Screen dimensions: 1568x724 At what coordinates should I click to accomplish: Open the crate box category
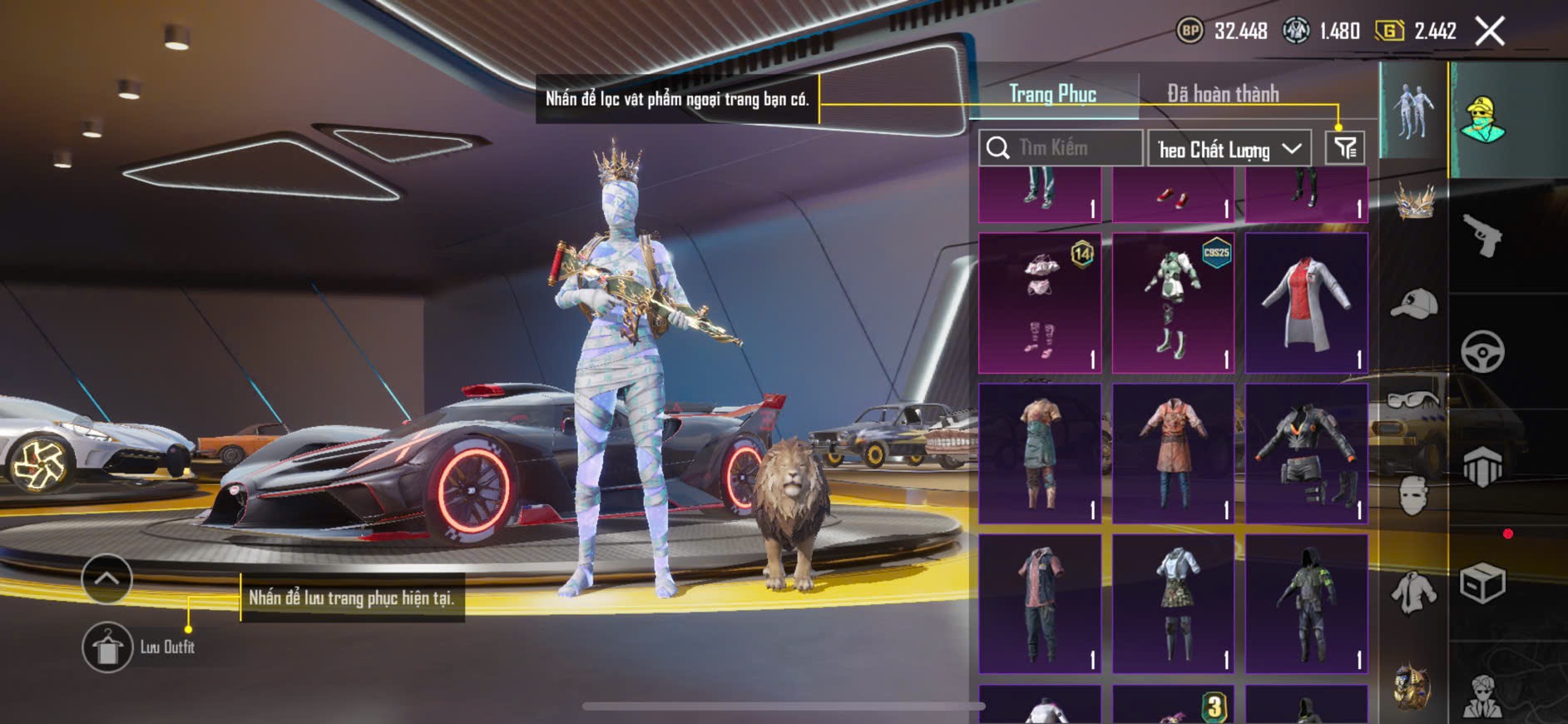(x=1483, y=583)
